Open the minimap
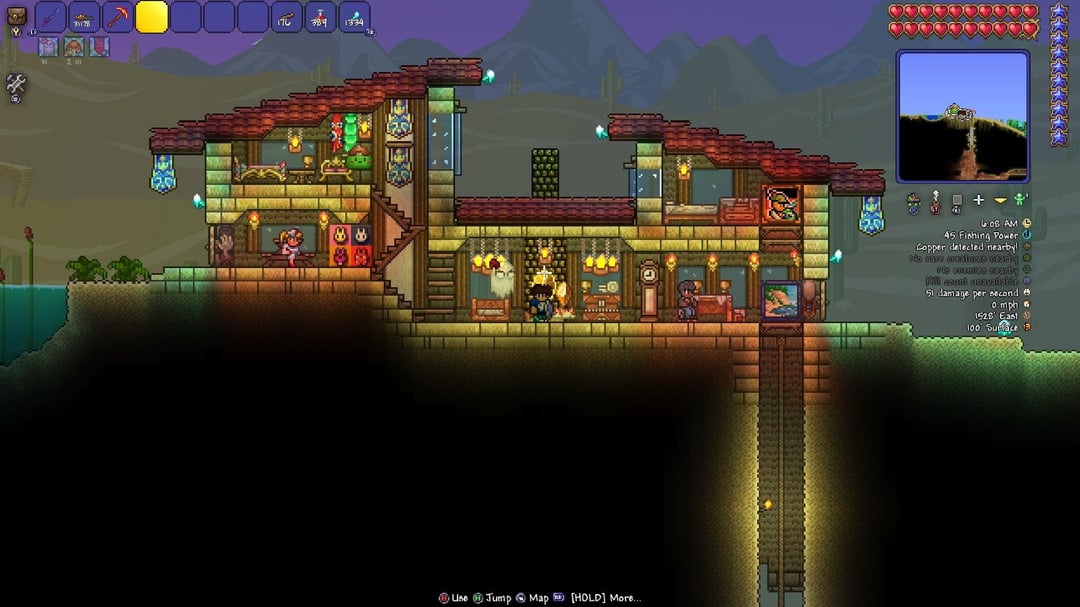The height and width of the screenshot is (607, 1080). point(962,116)
